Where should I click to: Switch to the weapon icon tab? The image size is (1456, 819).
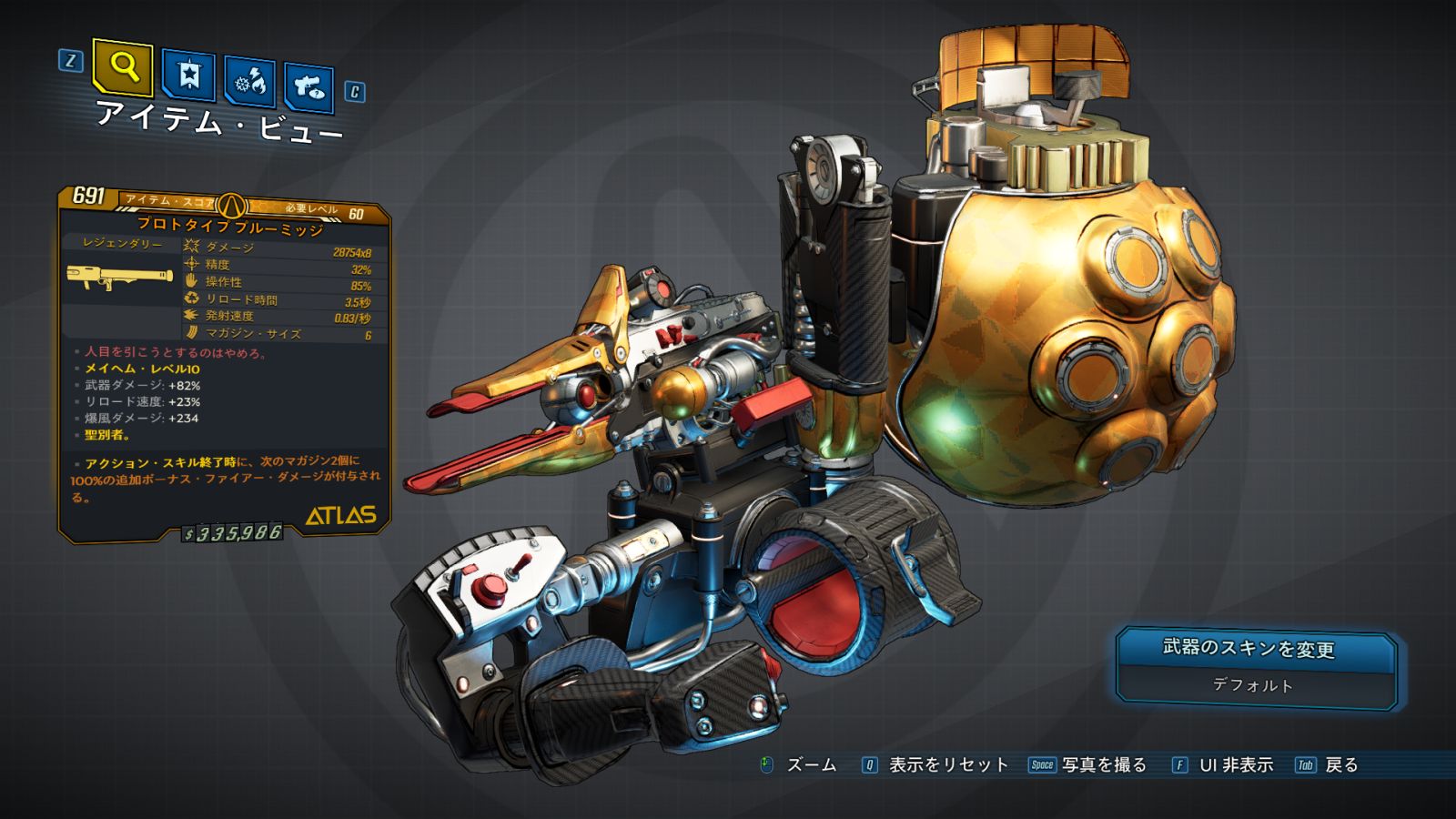pyautogui.click(x=308, y=87)
